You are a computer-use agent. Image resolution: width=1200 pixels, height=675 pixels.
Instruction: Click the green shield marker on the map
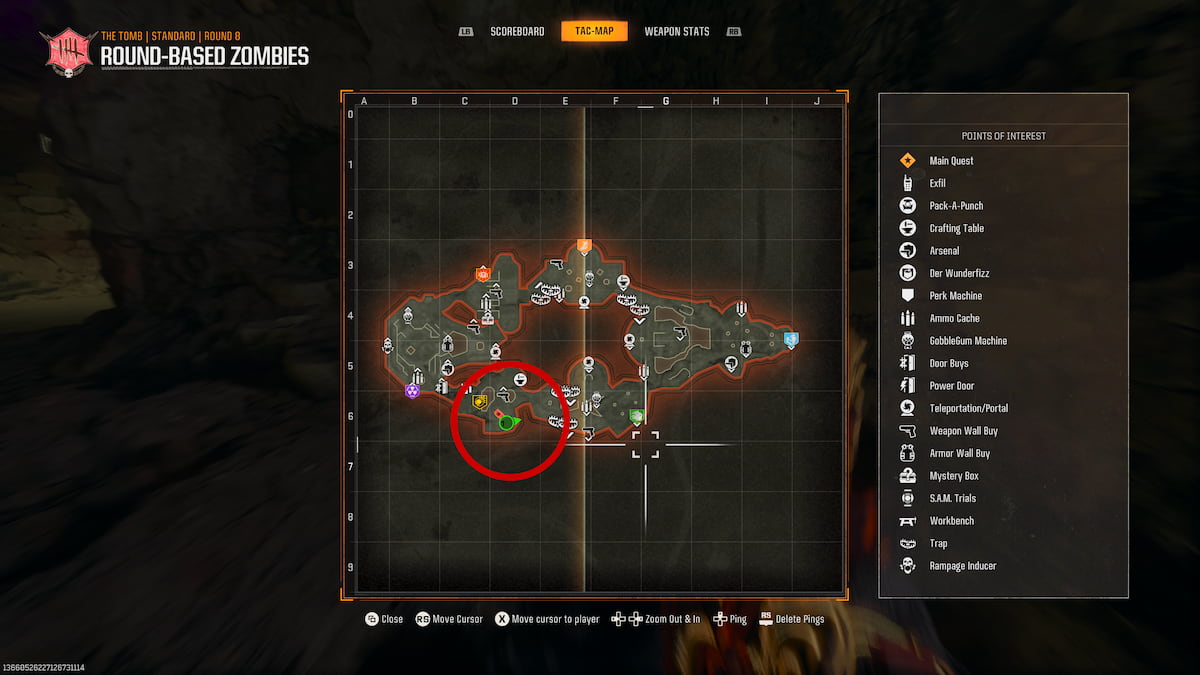636,415
